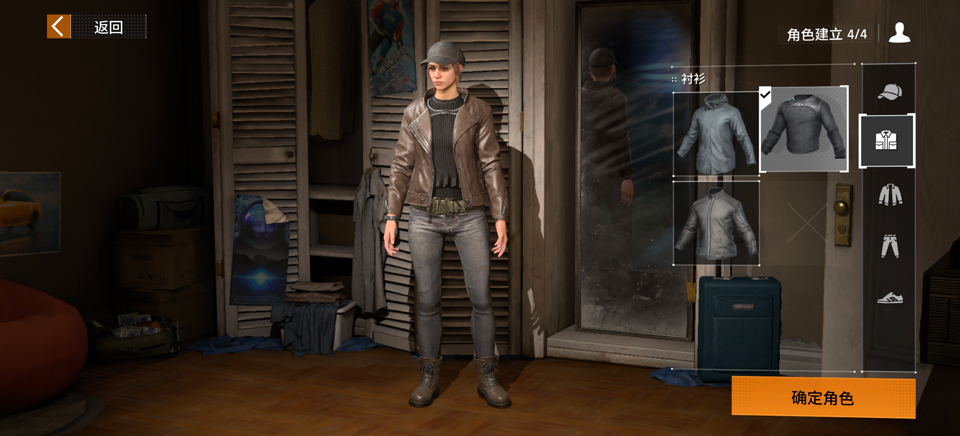
Task: Select the shirt category tab
Action: point(887,141)
